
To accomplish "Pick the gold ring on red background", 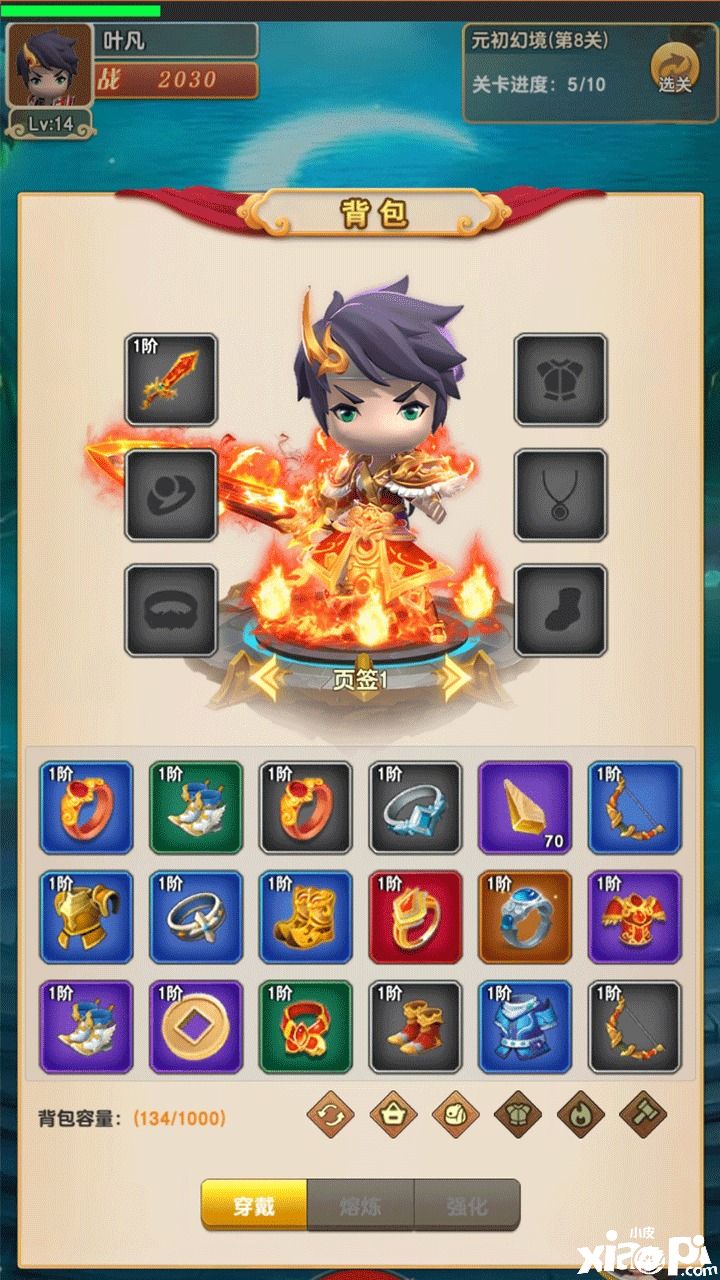I will 415,917.
